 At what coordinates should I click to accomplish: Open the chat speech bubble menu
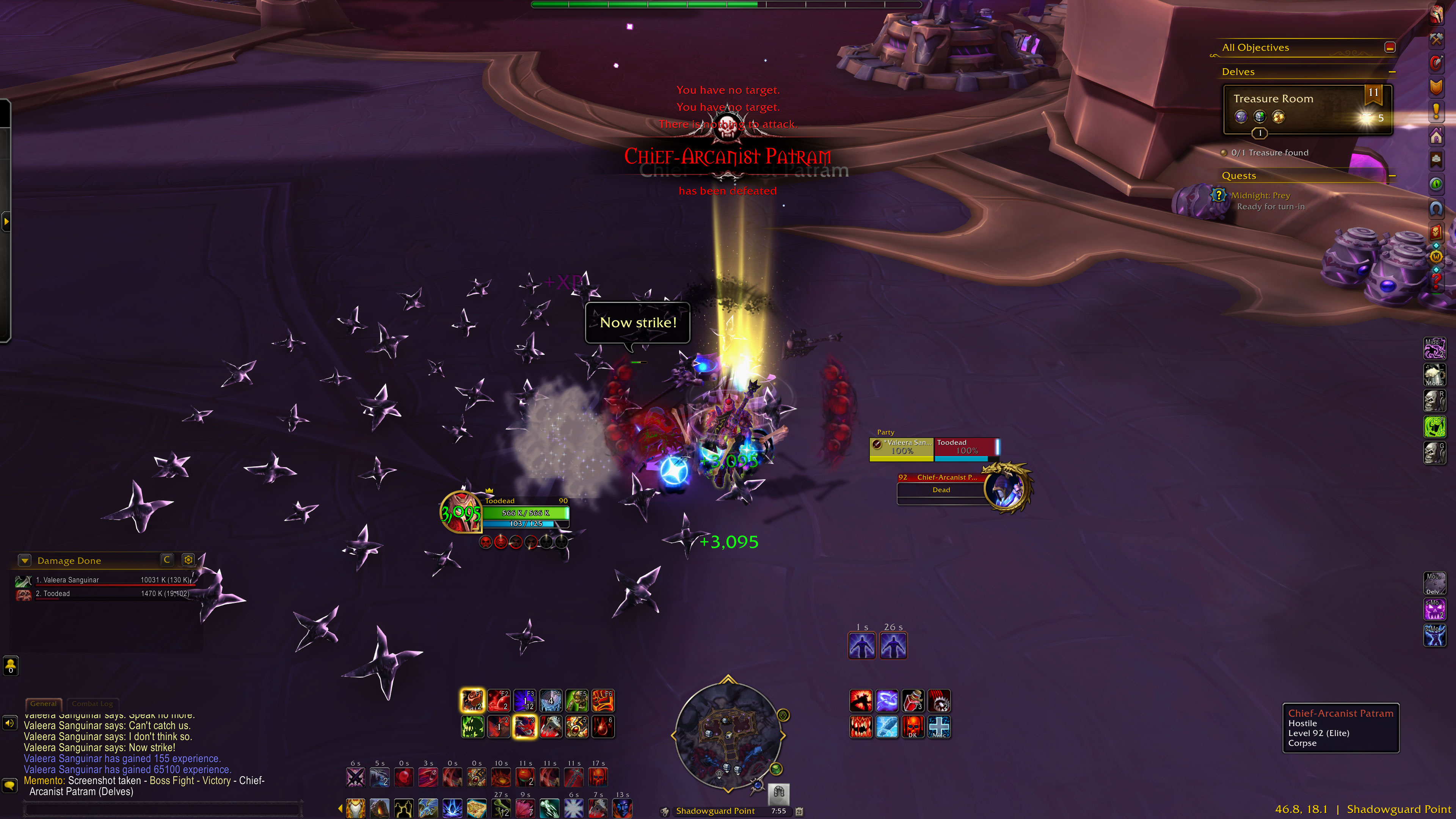coord(9,785)
